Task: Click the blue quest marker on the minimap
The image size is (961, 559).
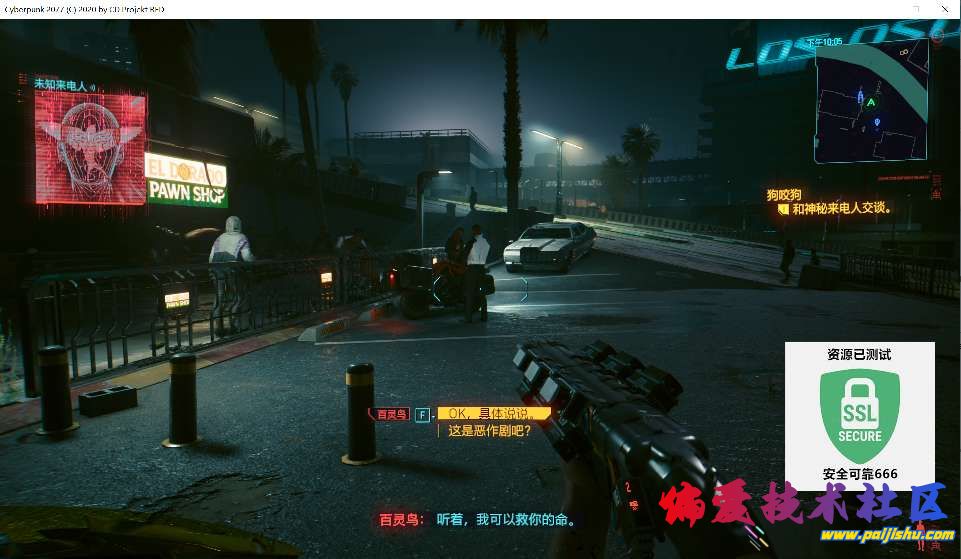Action: click(878, 122)
